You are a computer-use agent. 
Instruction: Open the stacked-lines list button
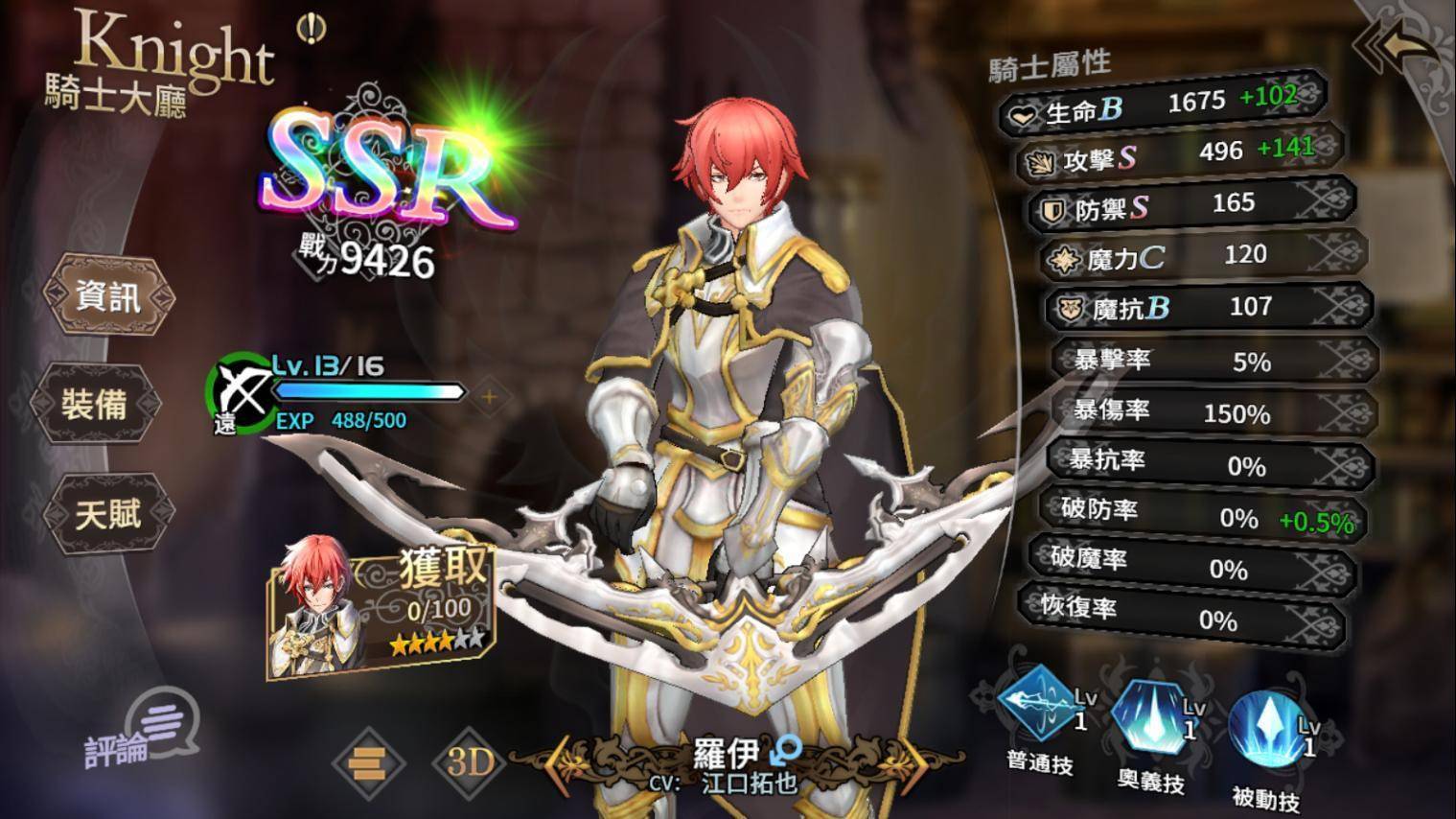[x=368, y=763]
